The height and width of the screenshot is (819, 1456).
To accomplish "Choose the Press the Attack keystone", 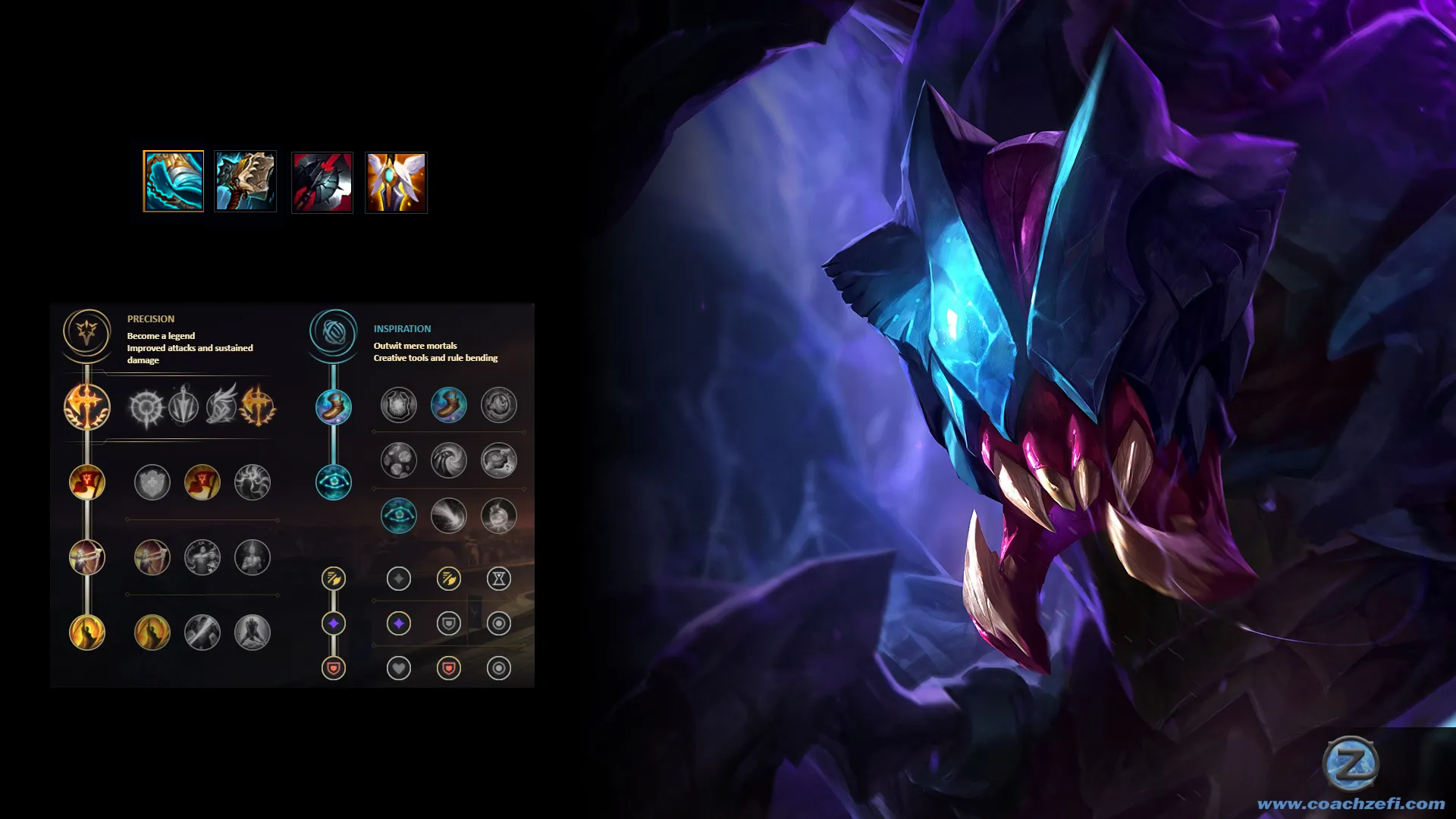I will click(x=146, y=407).
